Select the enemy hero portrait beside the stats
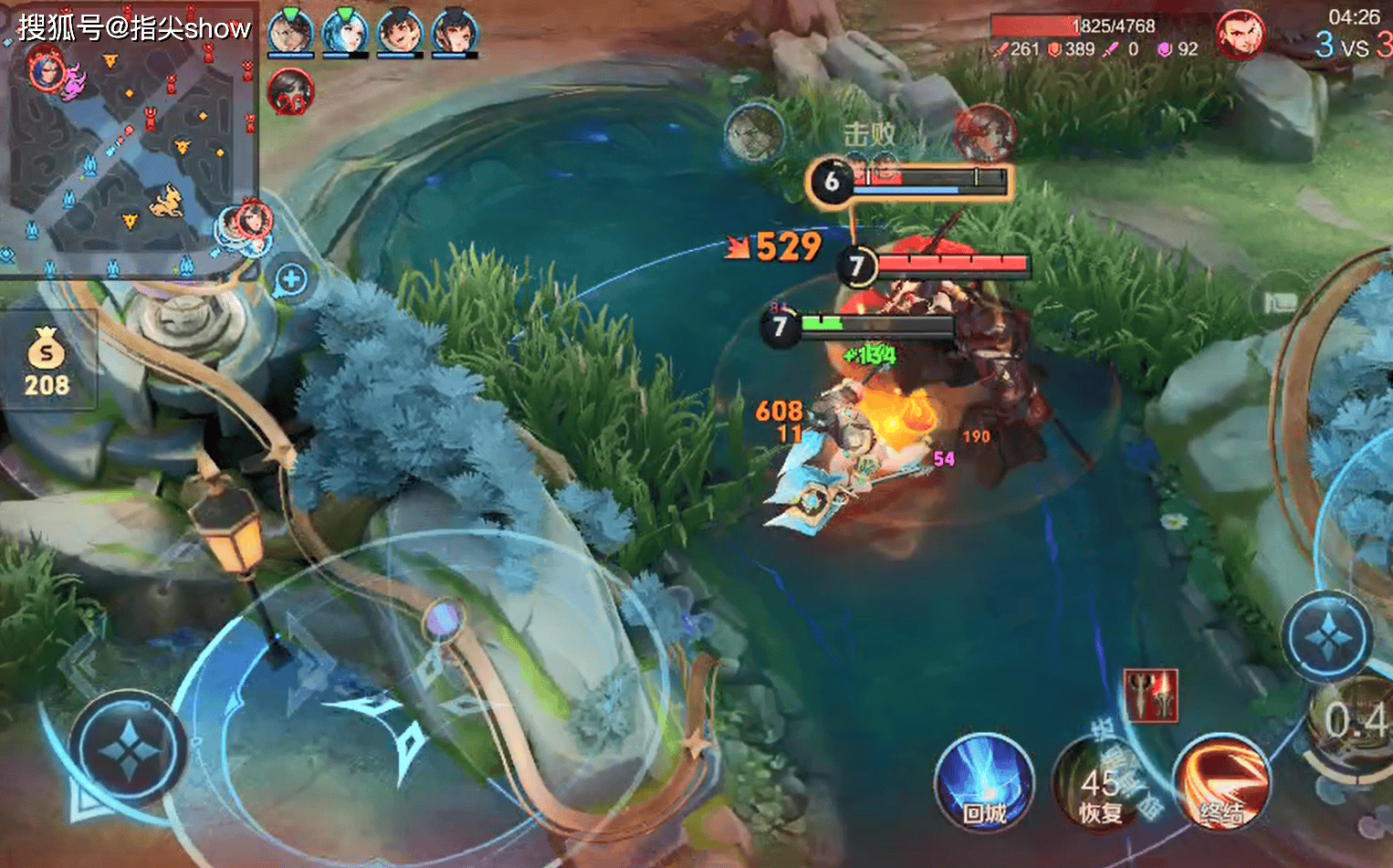The image size is (1393, 868). click(x=1240, y=35)
